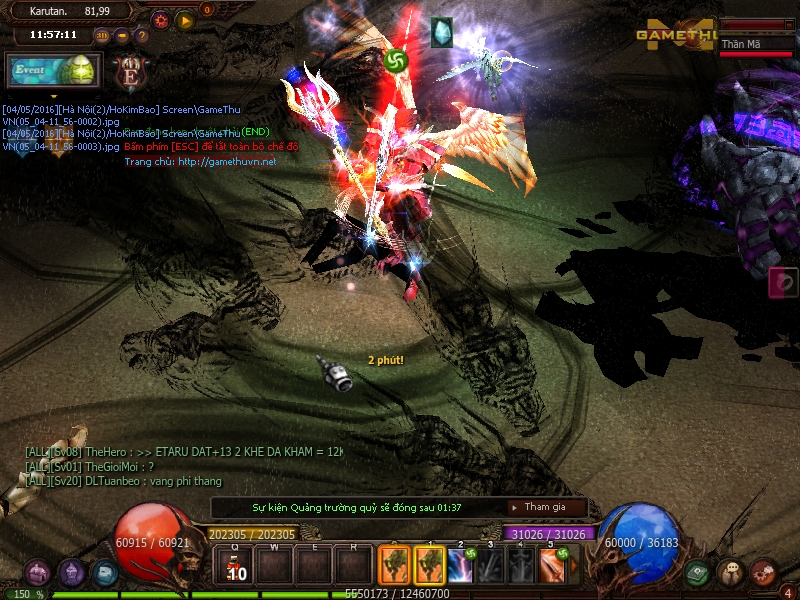The image size is (800, 600).
Task: Toggle the 3D view button
Action: [x=102, y=35]
